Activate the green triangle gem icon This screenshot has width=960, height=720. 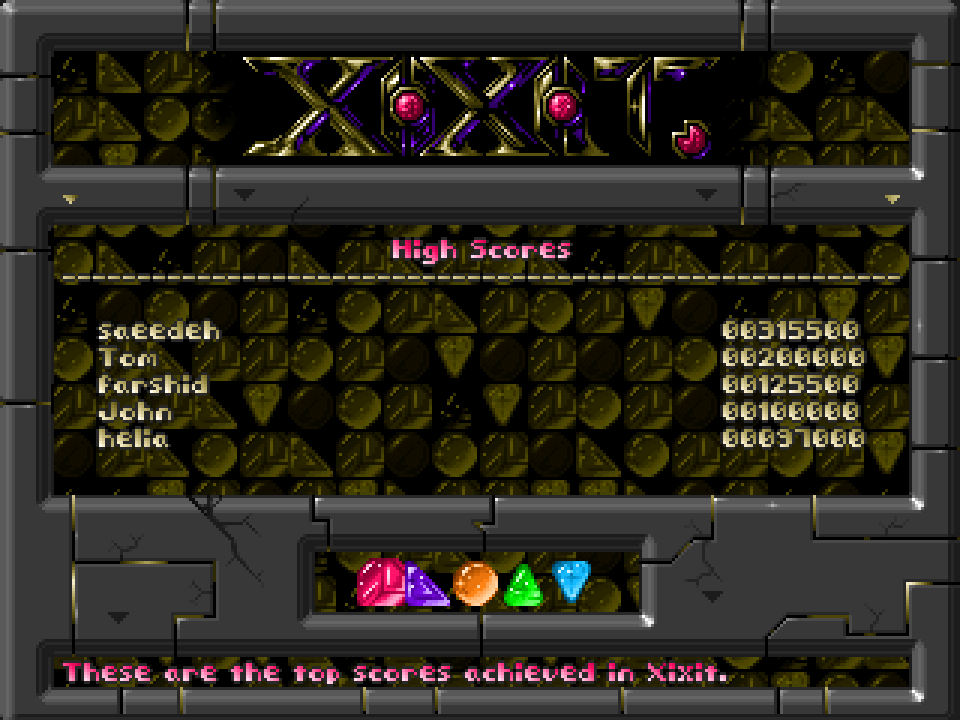click(x=523, y=587)
